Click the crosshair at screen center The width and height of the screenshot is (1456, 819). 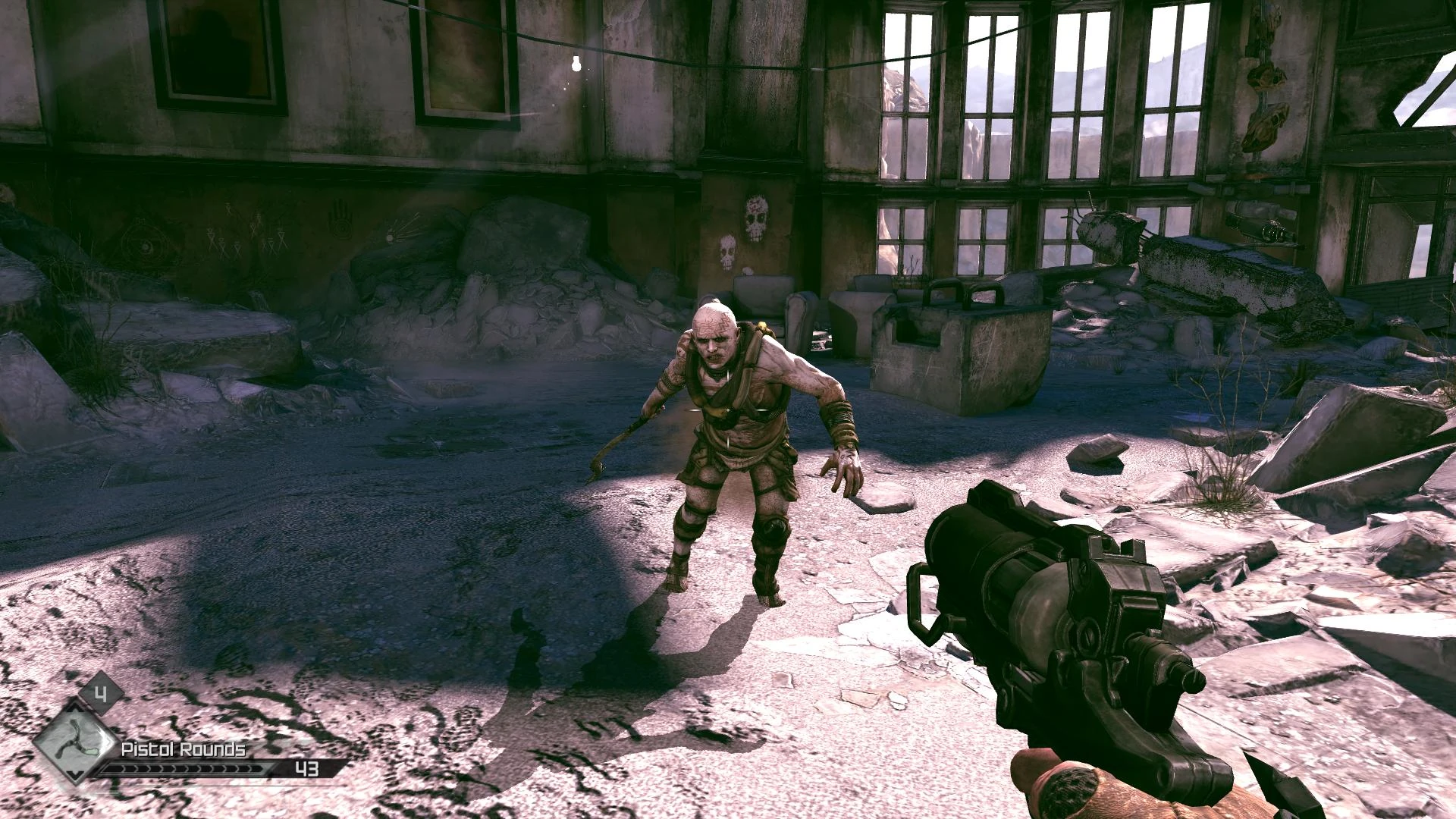coord(728,411)
